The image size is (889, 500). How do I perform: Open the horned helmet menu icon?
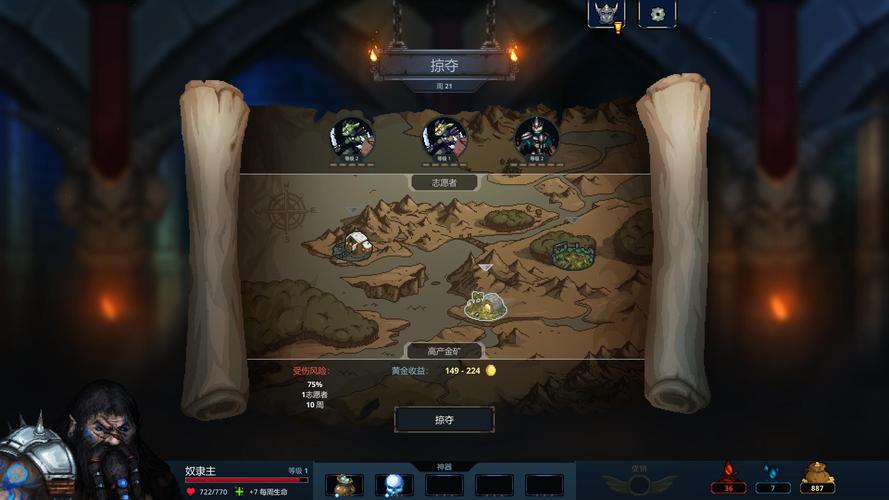[605, 14]
